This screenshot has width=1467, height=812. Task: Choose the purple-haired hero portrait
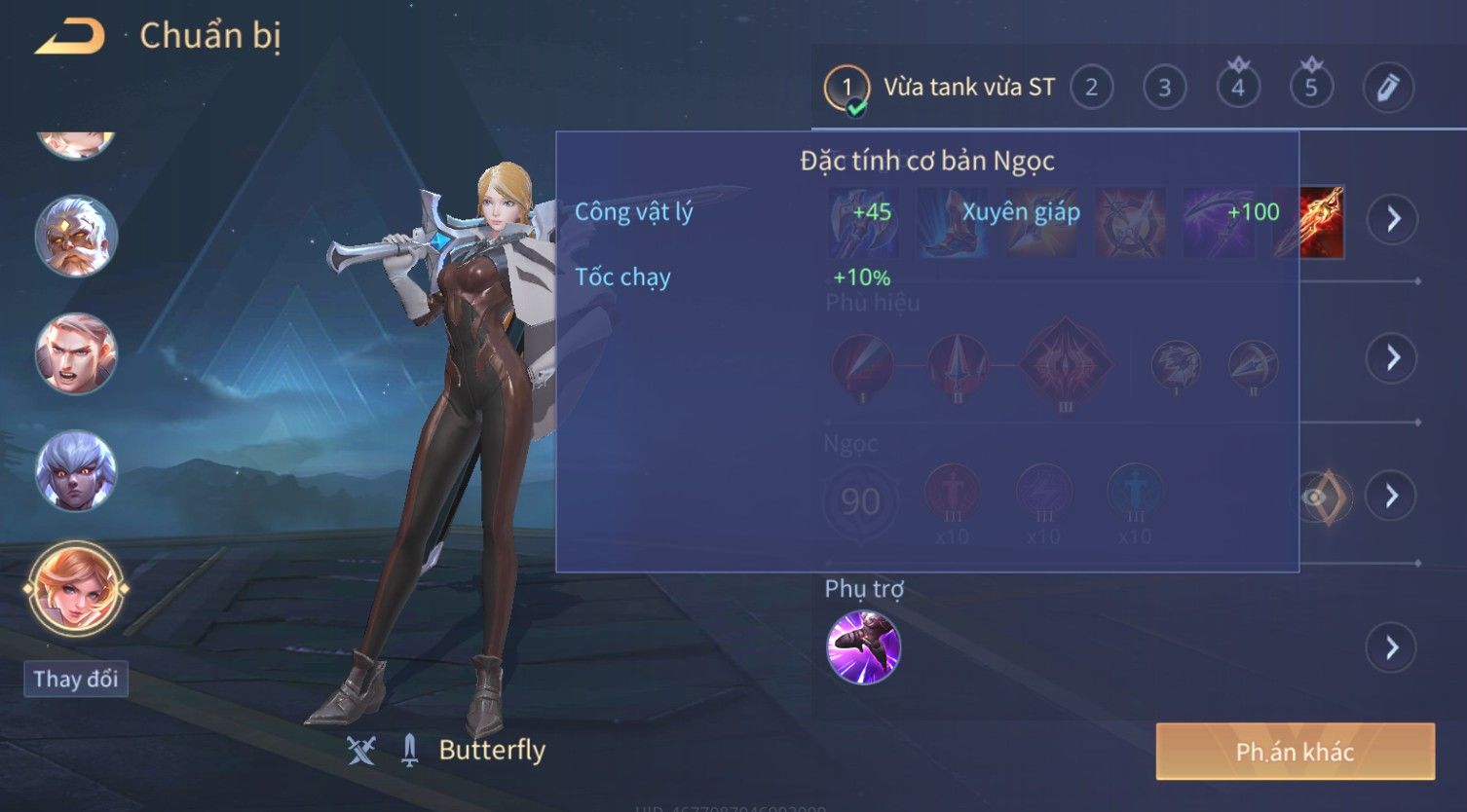(76, 471)
